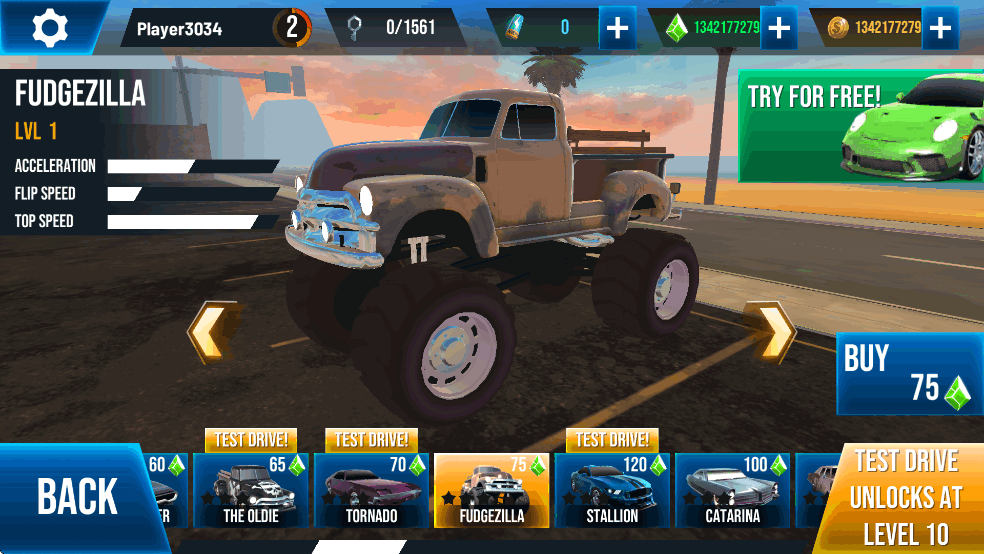This screenshot has height=554, width=984.
Task: Select The Oldie car tile
Action: coord(250,490)
